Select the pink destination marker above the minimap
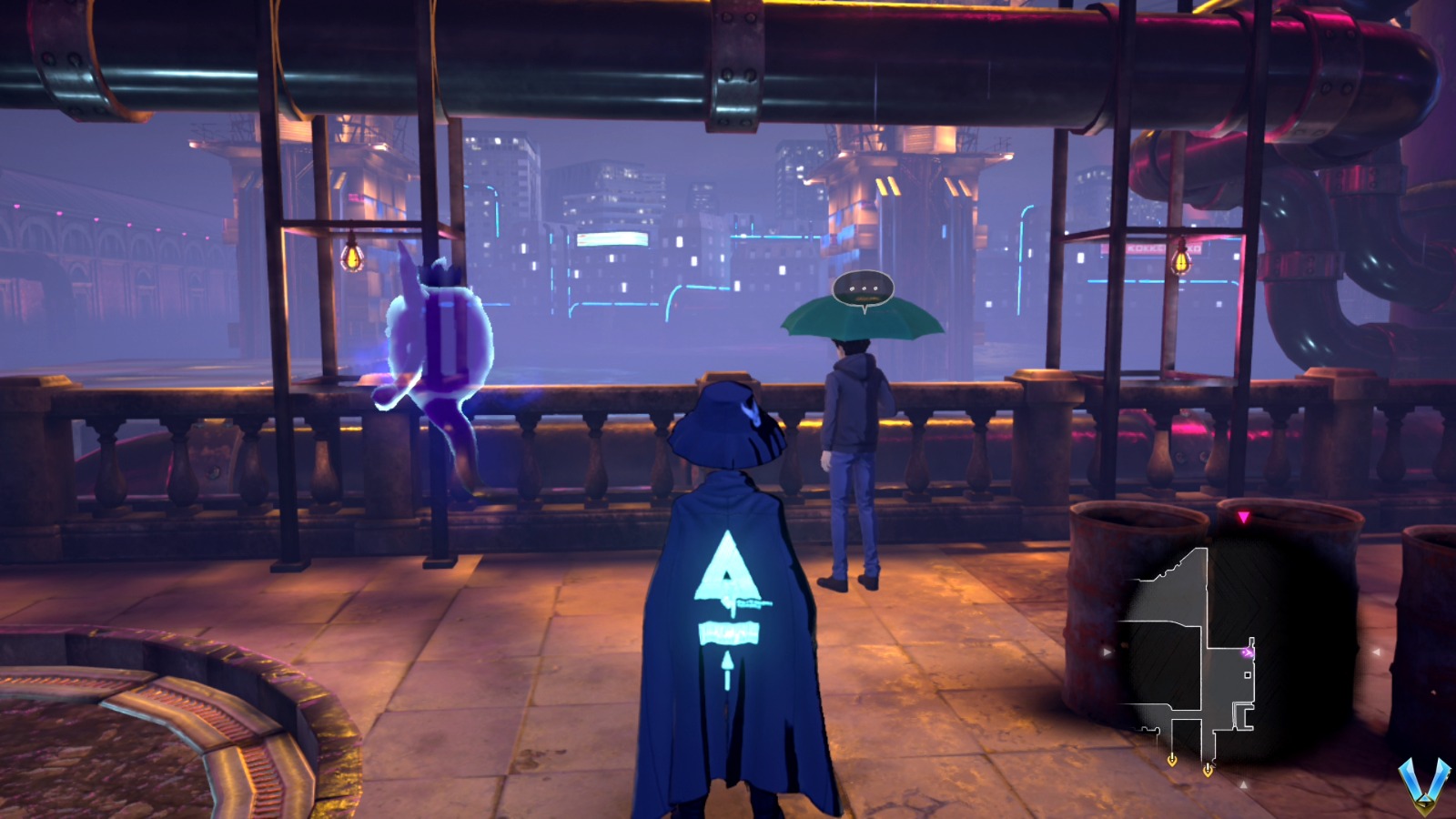Image resolution: width=1456 pixels, height=819 pixels. (x=1243, y=516)
